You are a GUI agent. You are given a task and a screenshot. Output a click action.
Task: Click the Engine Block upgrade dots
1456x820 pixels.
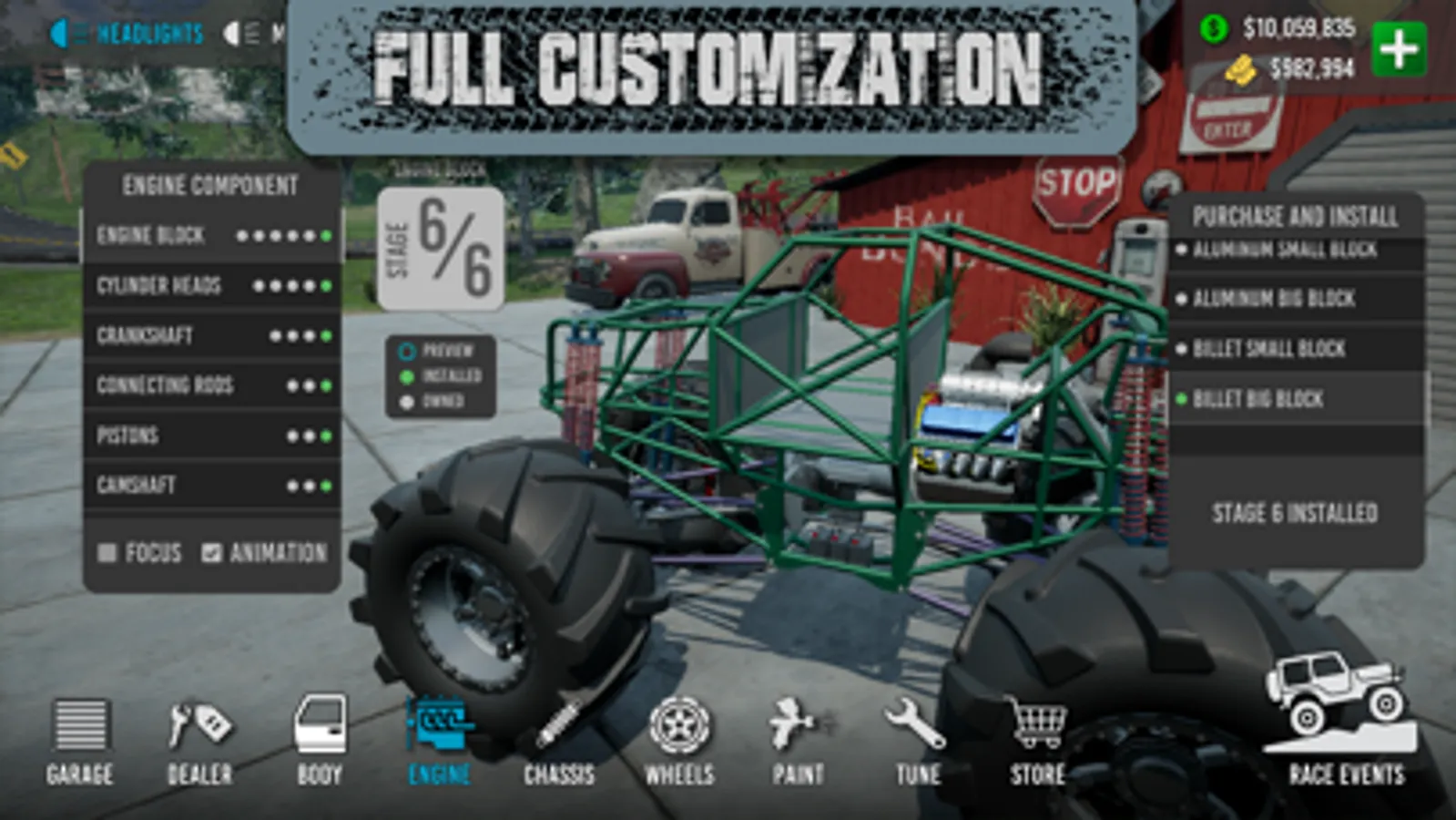tap(282, 235)
